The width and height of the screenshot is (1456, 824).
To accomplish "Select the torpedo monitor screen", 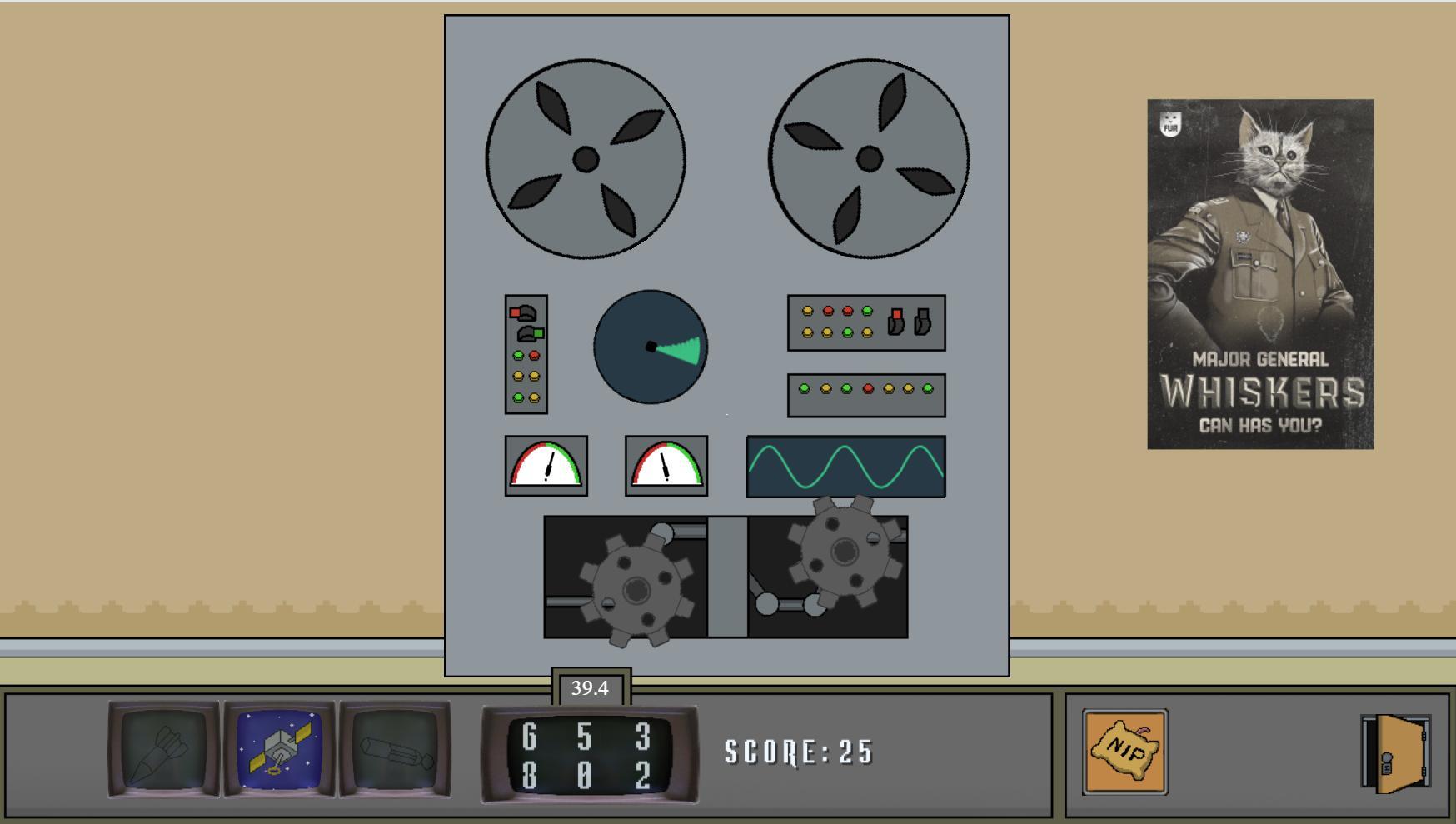I will click(x=394, y=749).
